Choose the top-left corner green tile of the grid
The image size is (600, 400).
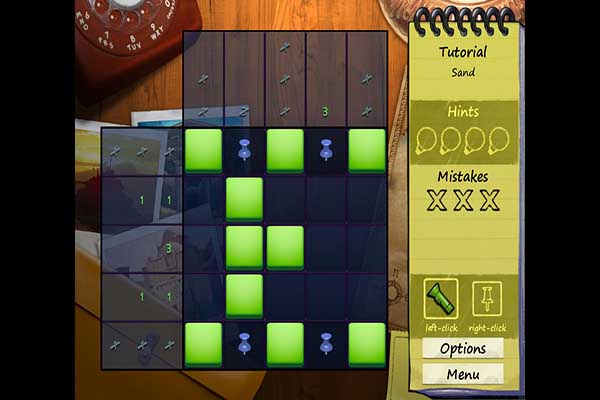(203, 150)
